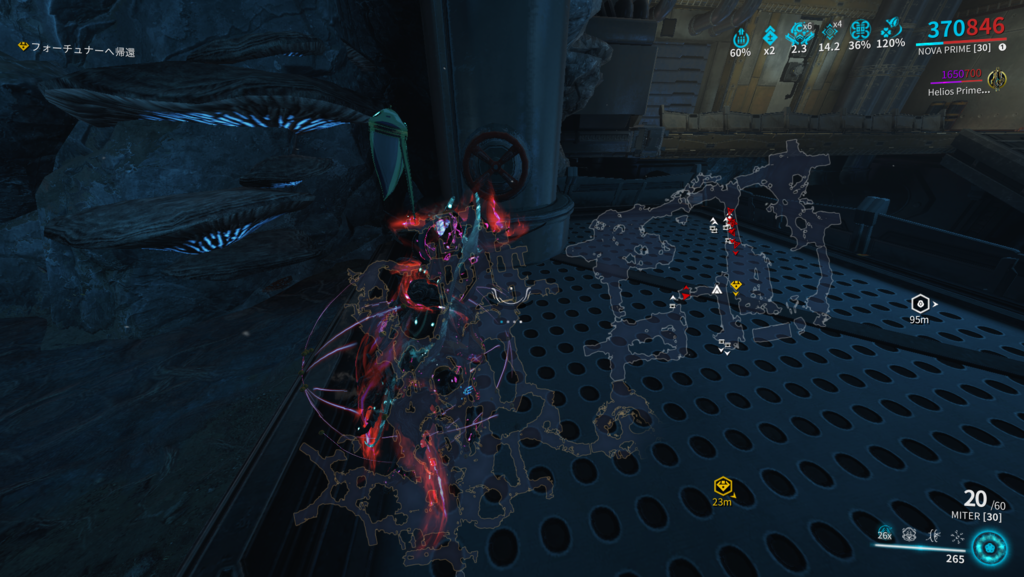Click the white player arrow on map
The width and height of the screenshot is (1024, 577).
click(717, 289)
